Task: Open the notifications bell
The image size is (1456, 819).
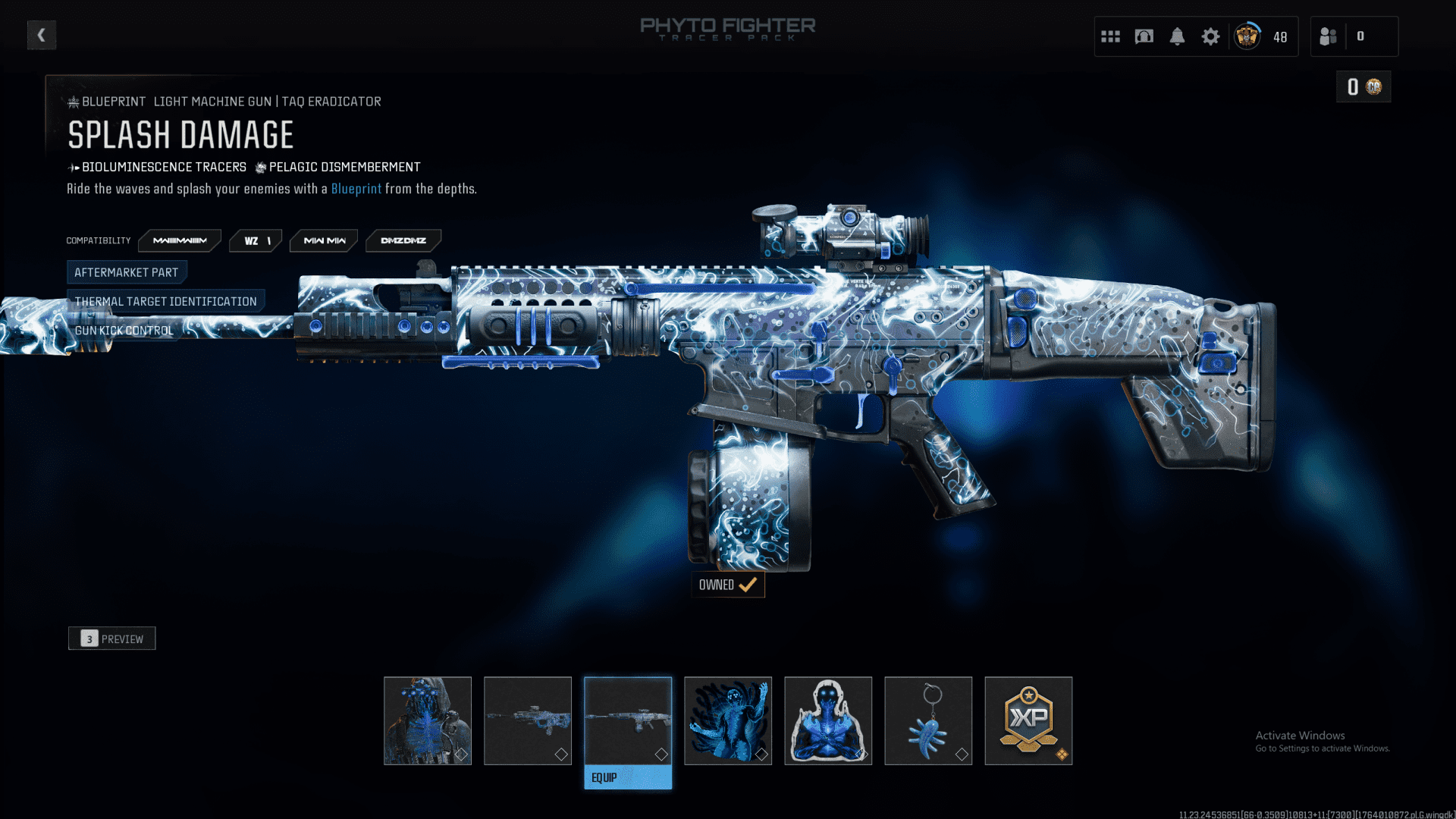Action: [1177, 36]
